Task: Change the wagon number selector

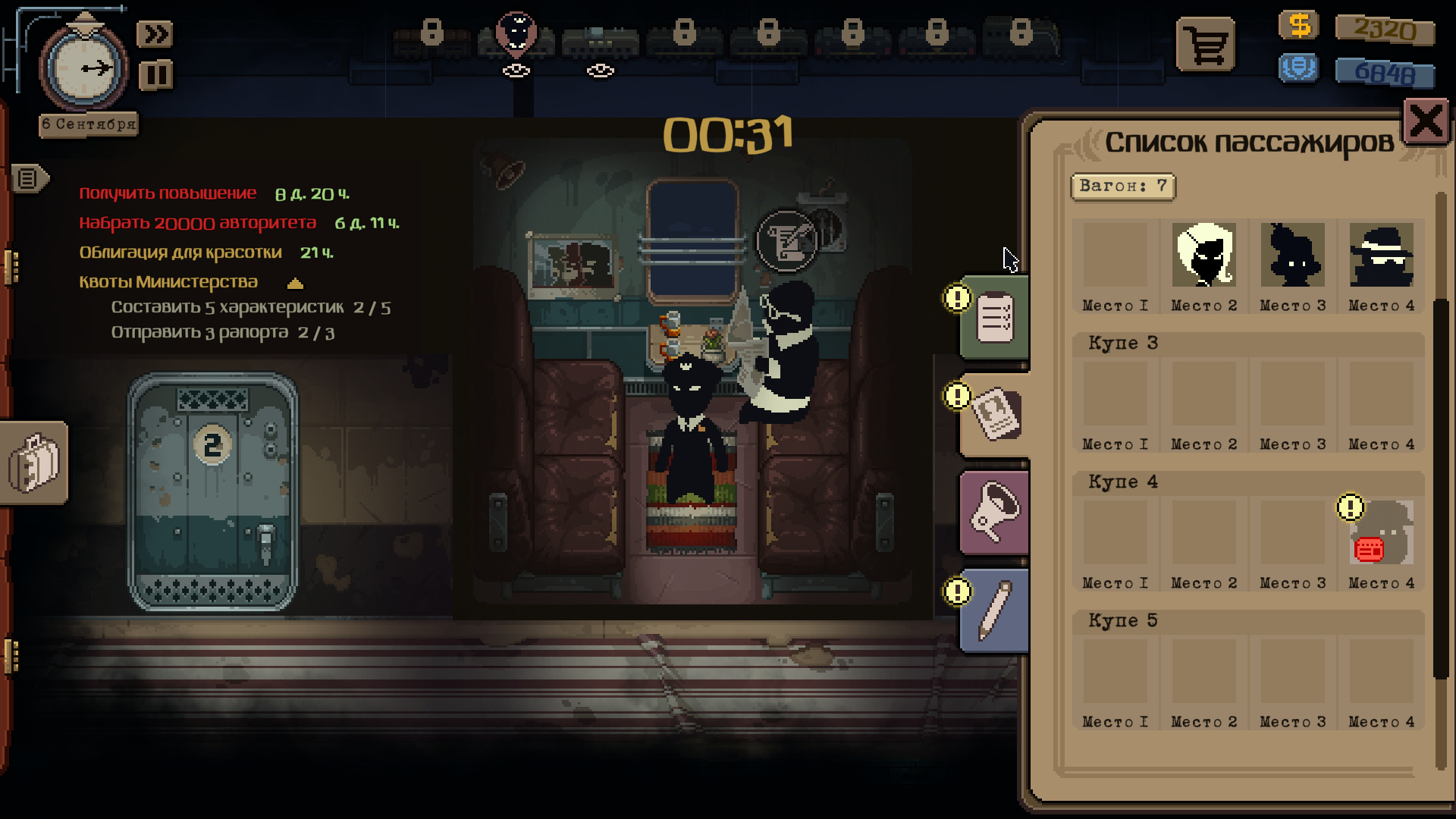Action: pyautogui.click(x=1122, y=187)
